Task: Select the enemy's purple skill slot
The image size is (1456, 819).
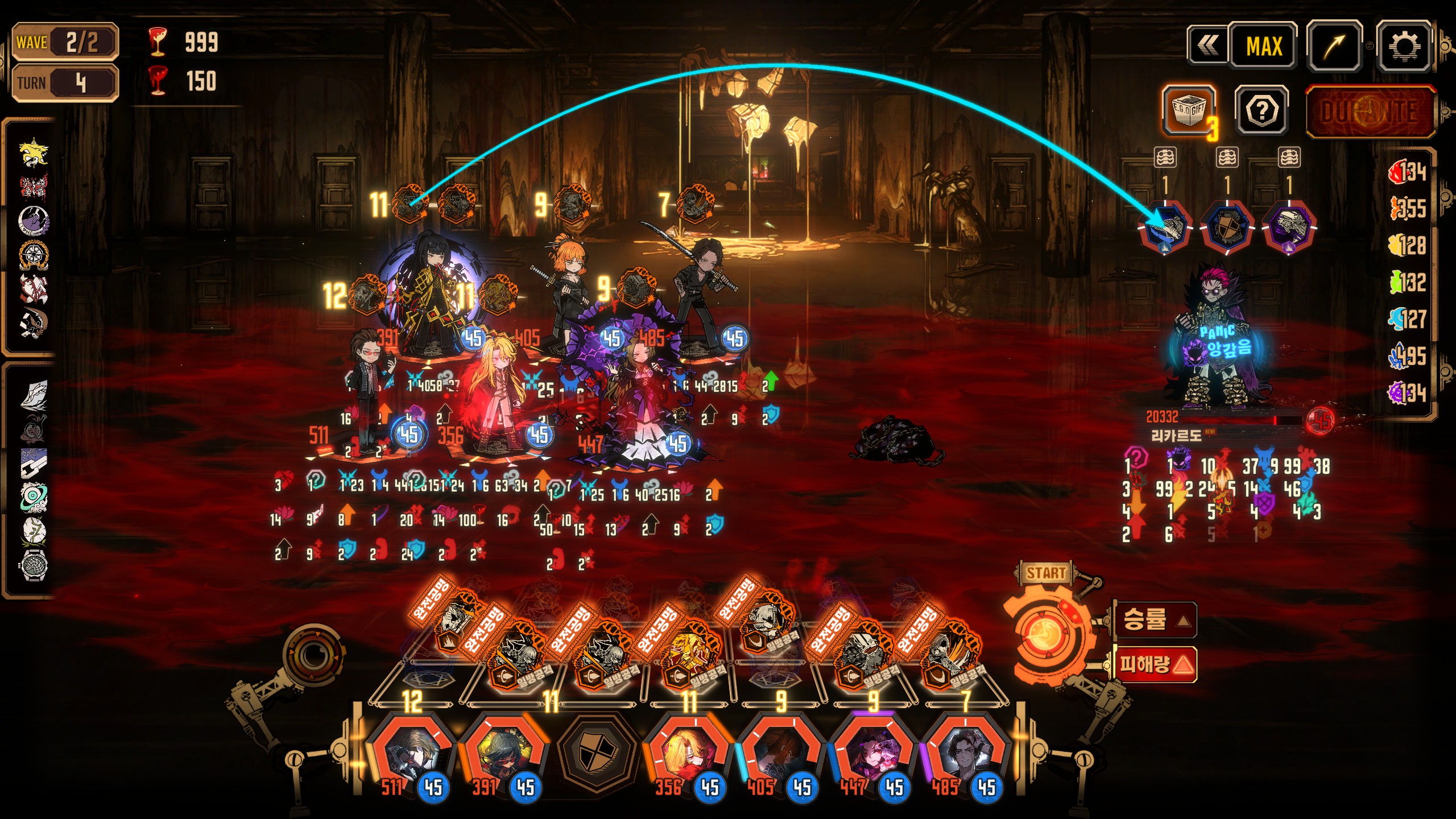Action: 1289,227
